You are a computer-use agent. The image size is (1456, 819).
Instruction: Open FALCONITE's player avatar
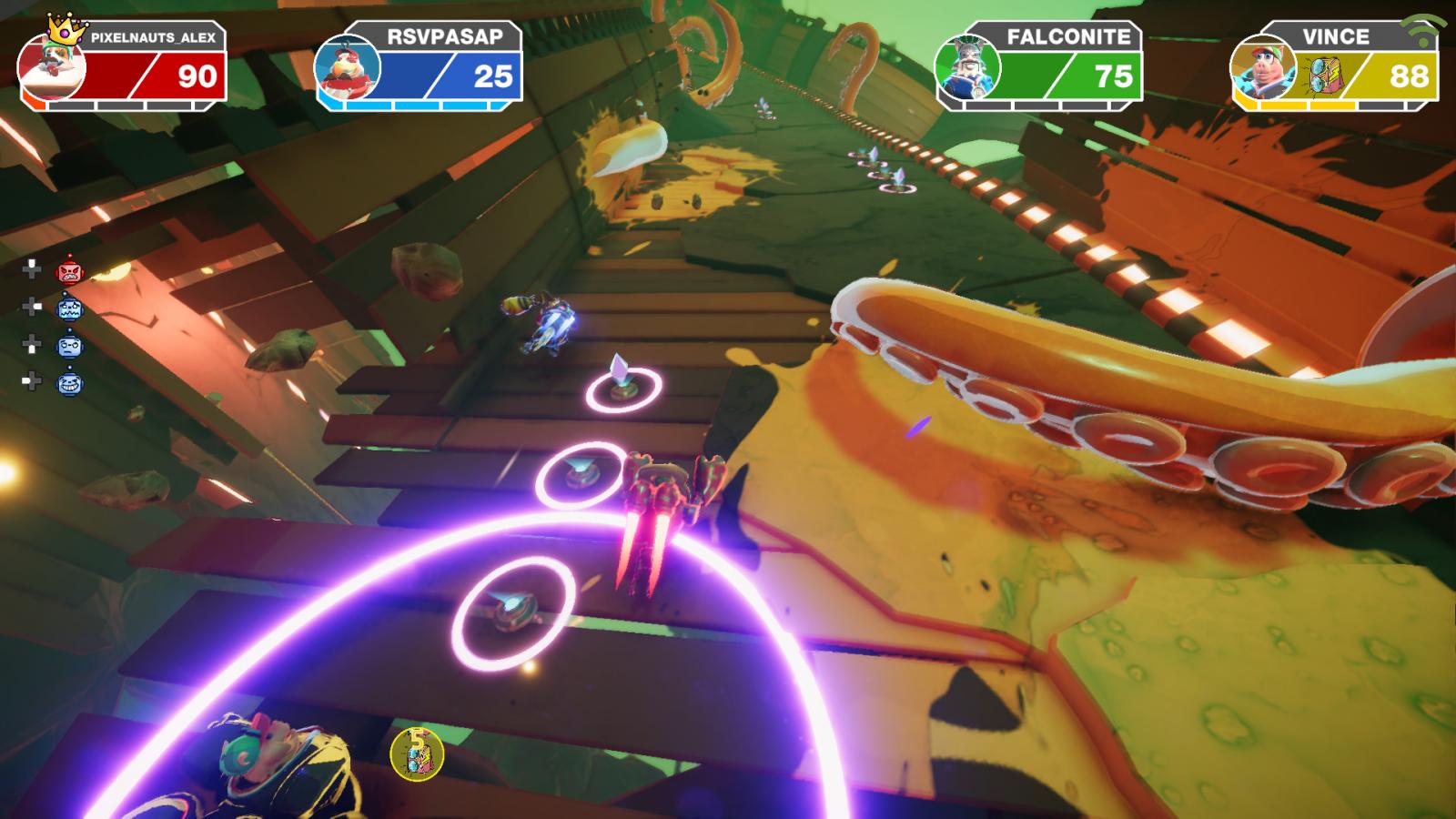pos(967,69)
